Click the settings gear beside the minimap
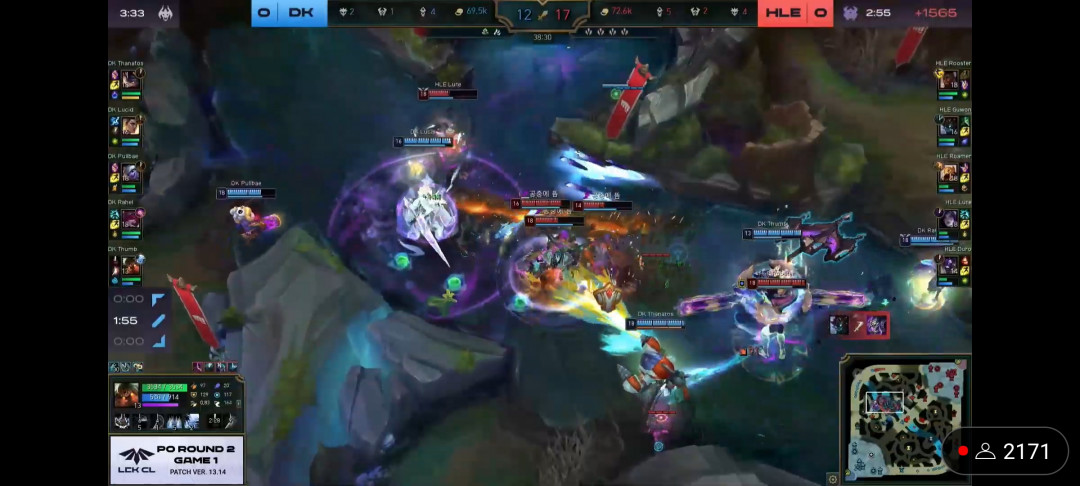This screenshot has height=486, width=1080. 833,479
